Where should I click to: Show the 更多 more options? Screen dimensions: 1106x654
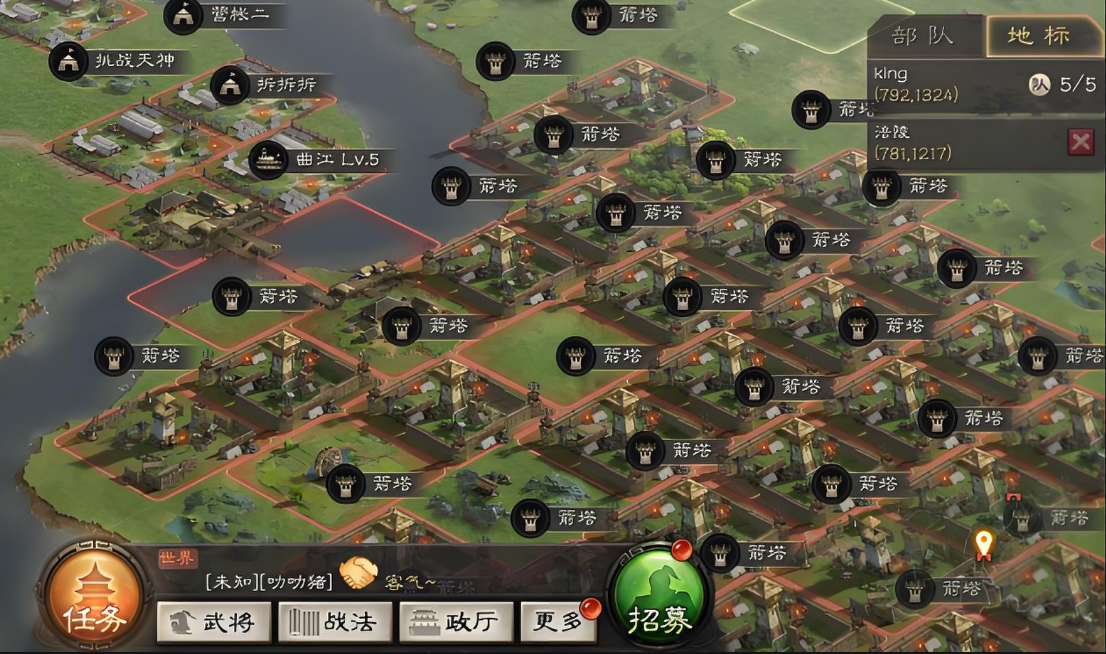[558, 622]
